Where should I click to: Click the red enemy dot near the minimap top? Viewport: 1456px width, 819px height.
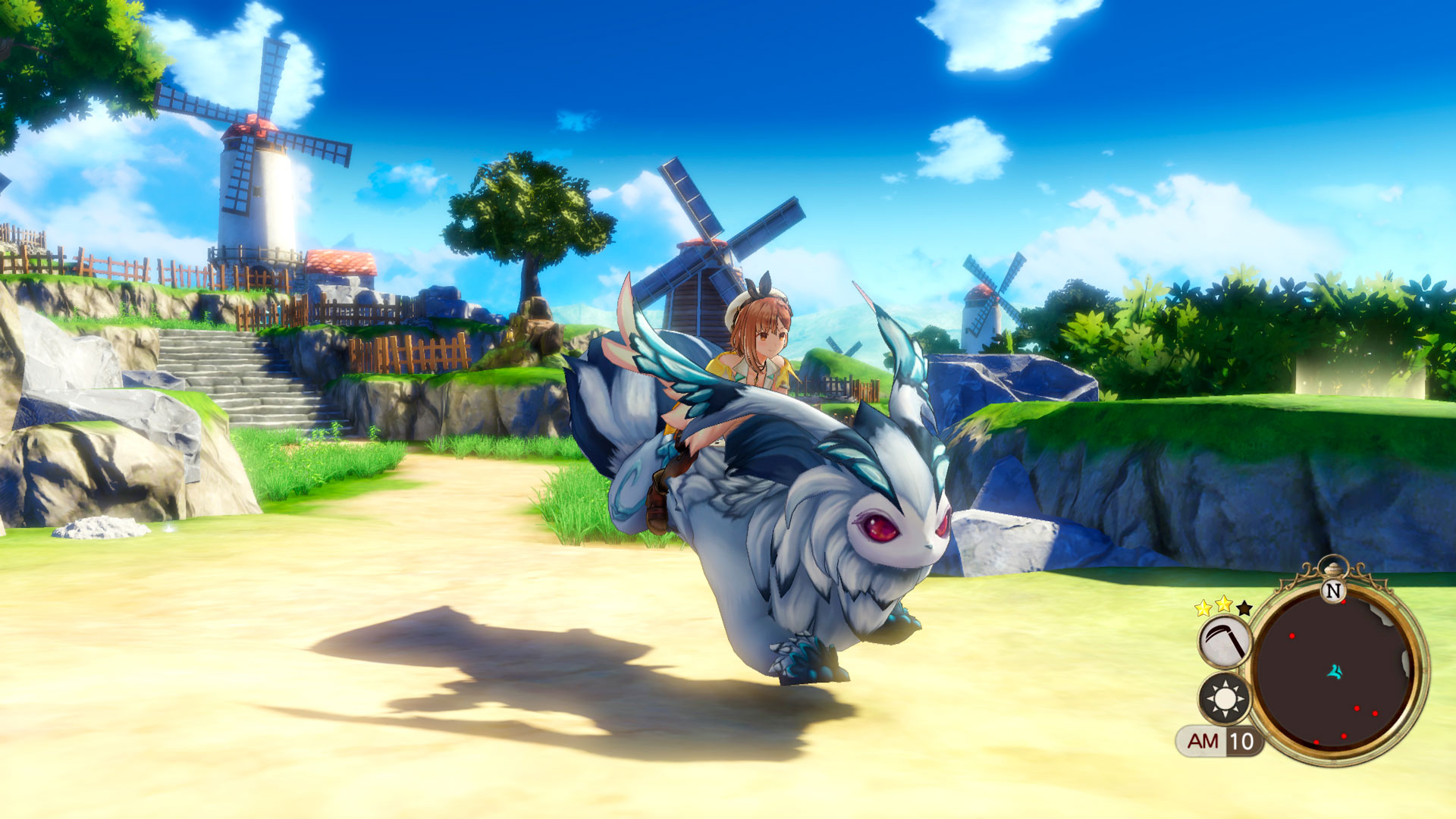click(x=1343, y=601)
